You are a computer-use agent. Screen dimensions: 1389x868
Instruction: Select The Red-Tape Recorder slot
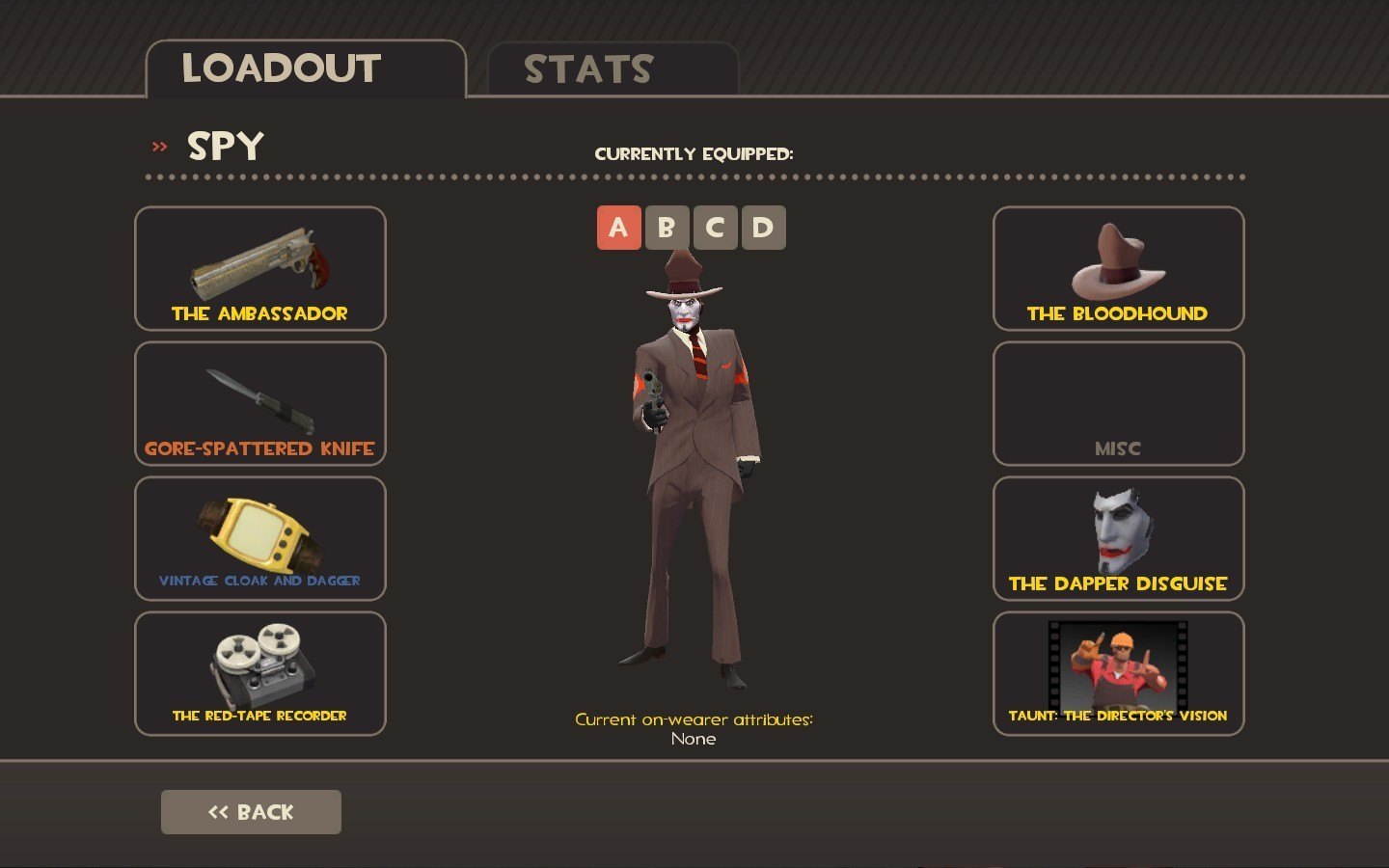pyautogui.click(x=259, y=674)
